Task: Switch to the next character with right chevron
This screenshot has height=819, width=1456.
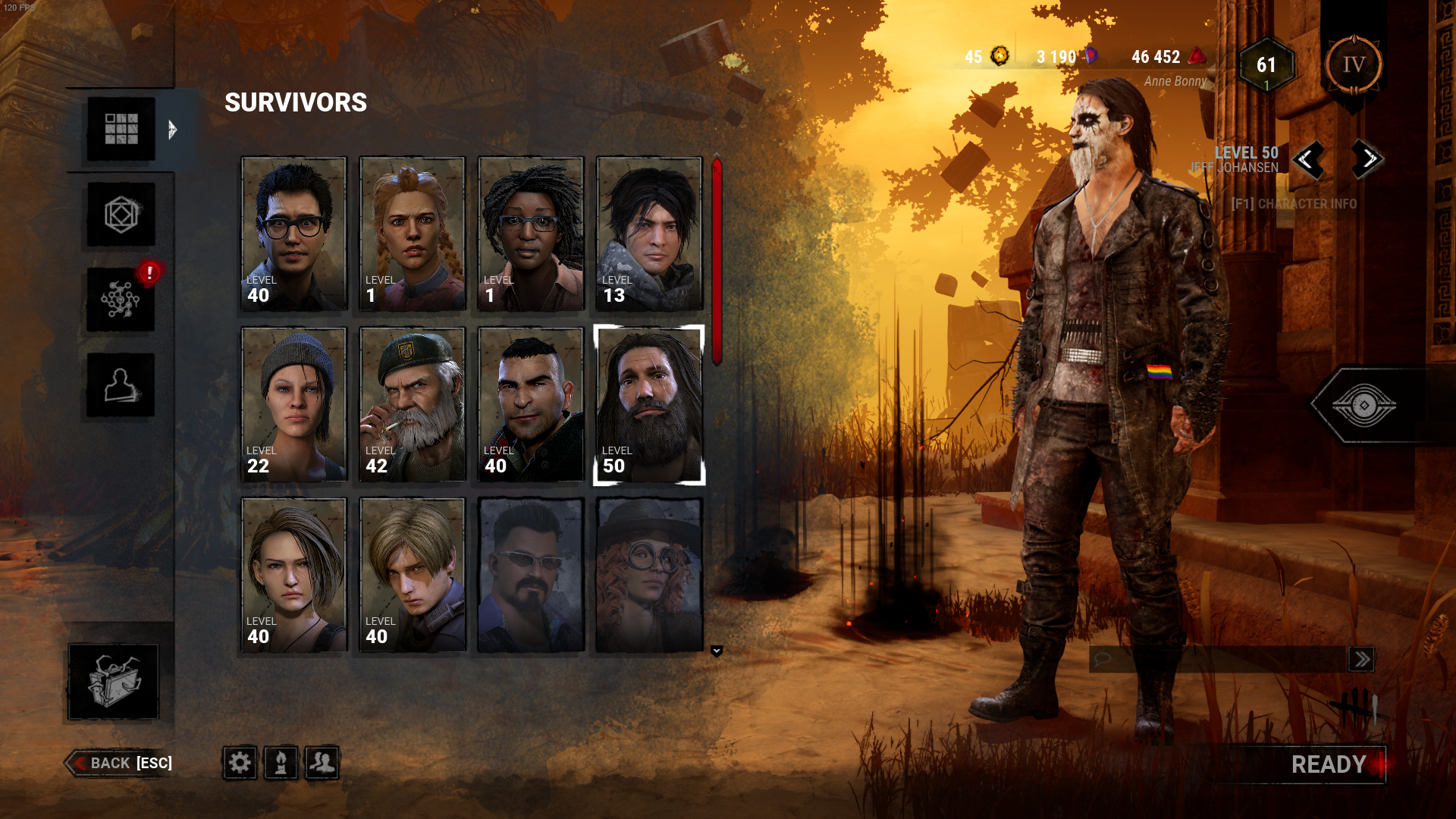Action: [x=1365, y=160]
